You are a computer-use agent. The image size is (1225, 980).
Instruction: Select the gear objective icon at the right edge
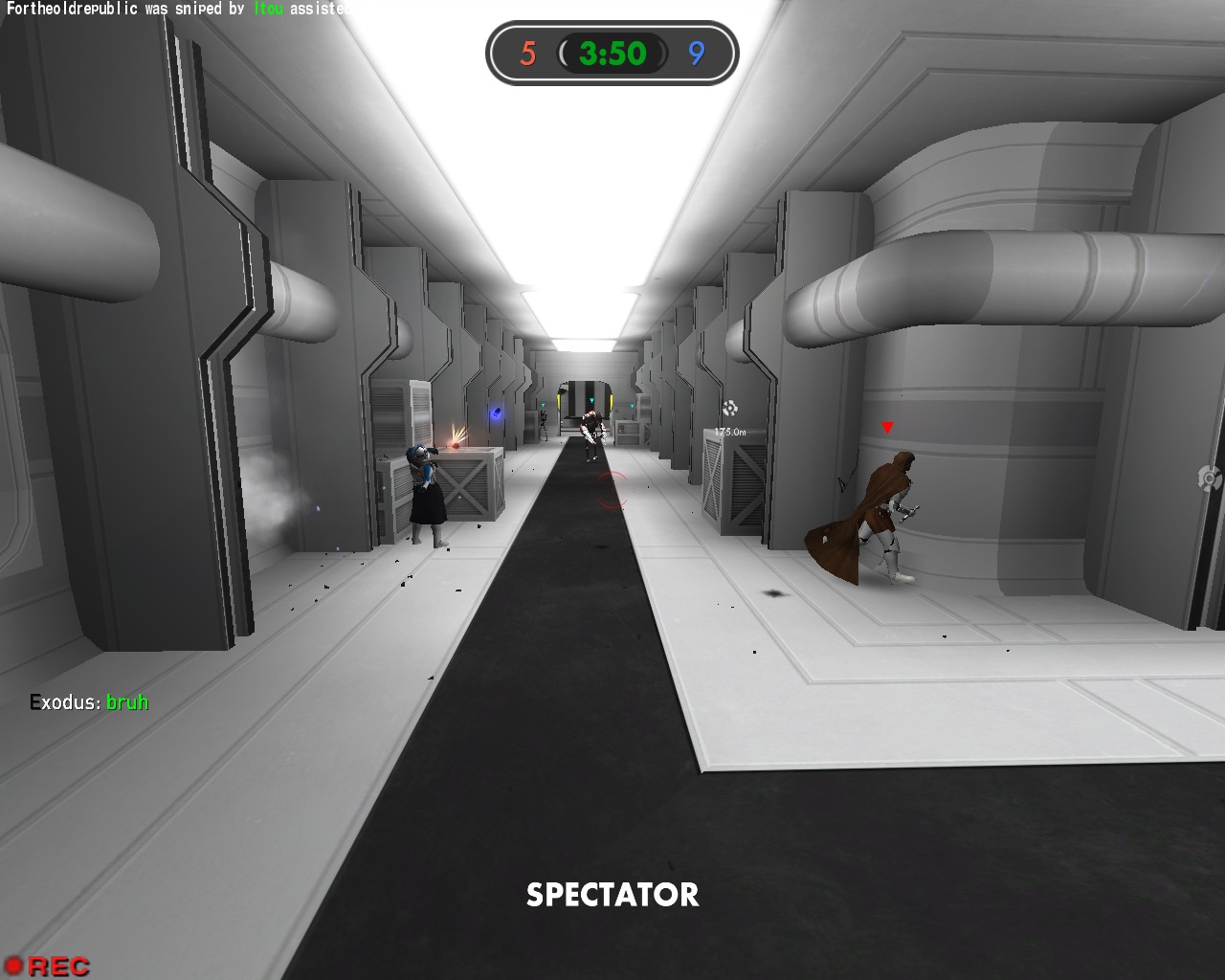pyautogui.click(x=1209, y=478)
